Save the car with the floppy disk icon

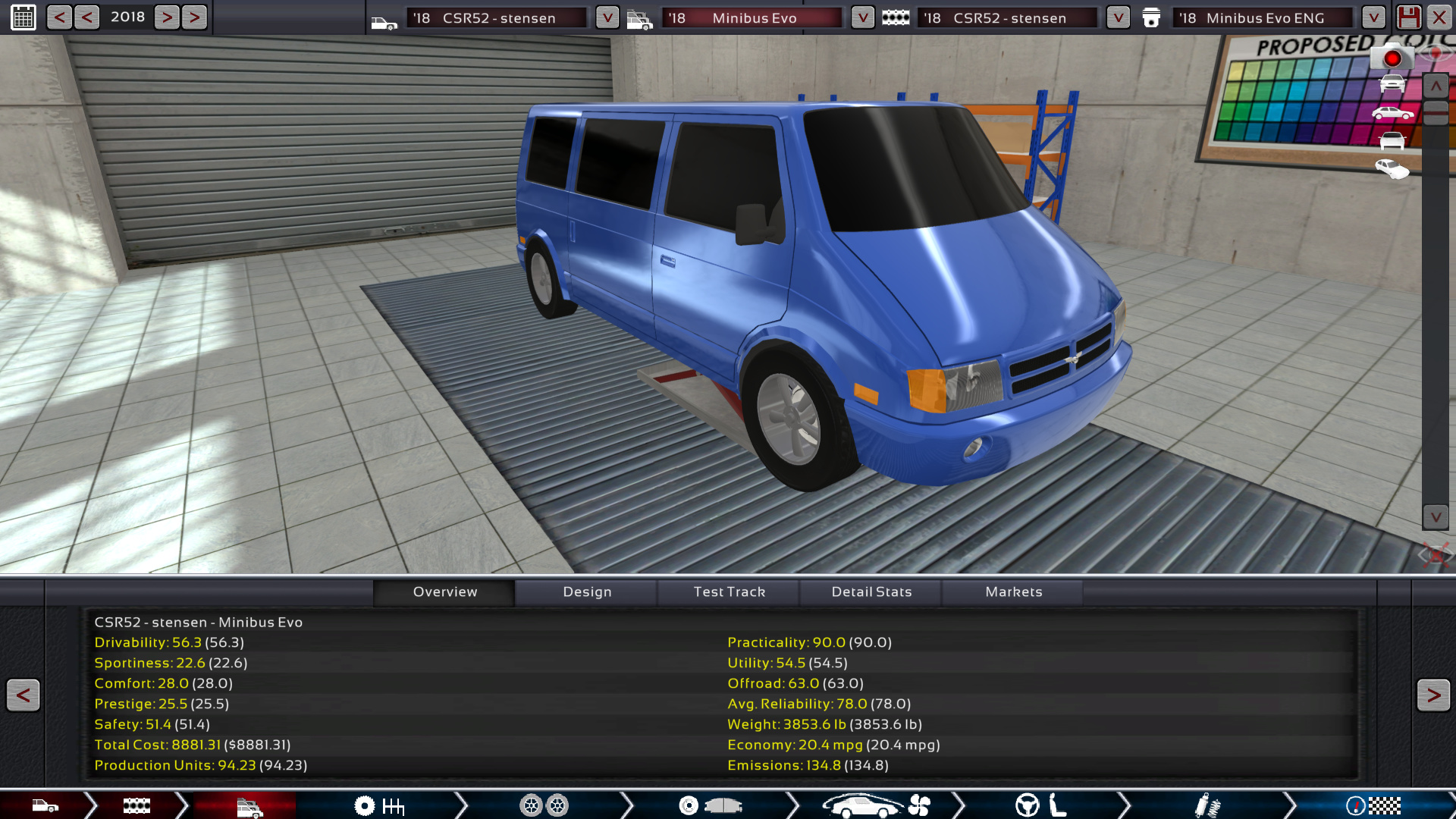1408,17
